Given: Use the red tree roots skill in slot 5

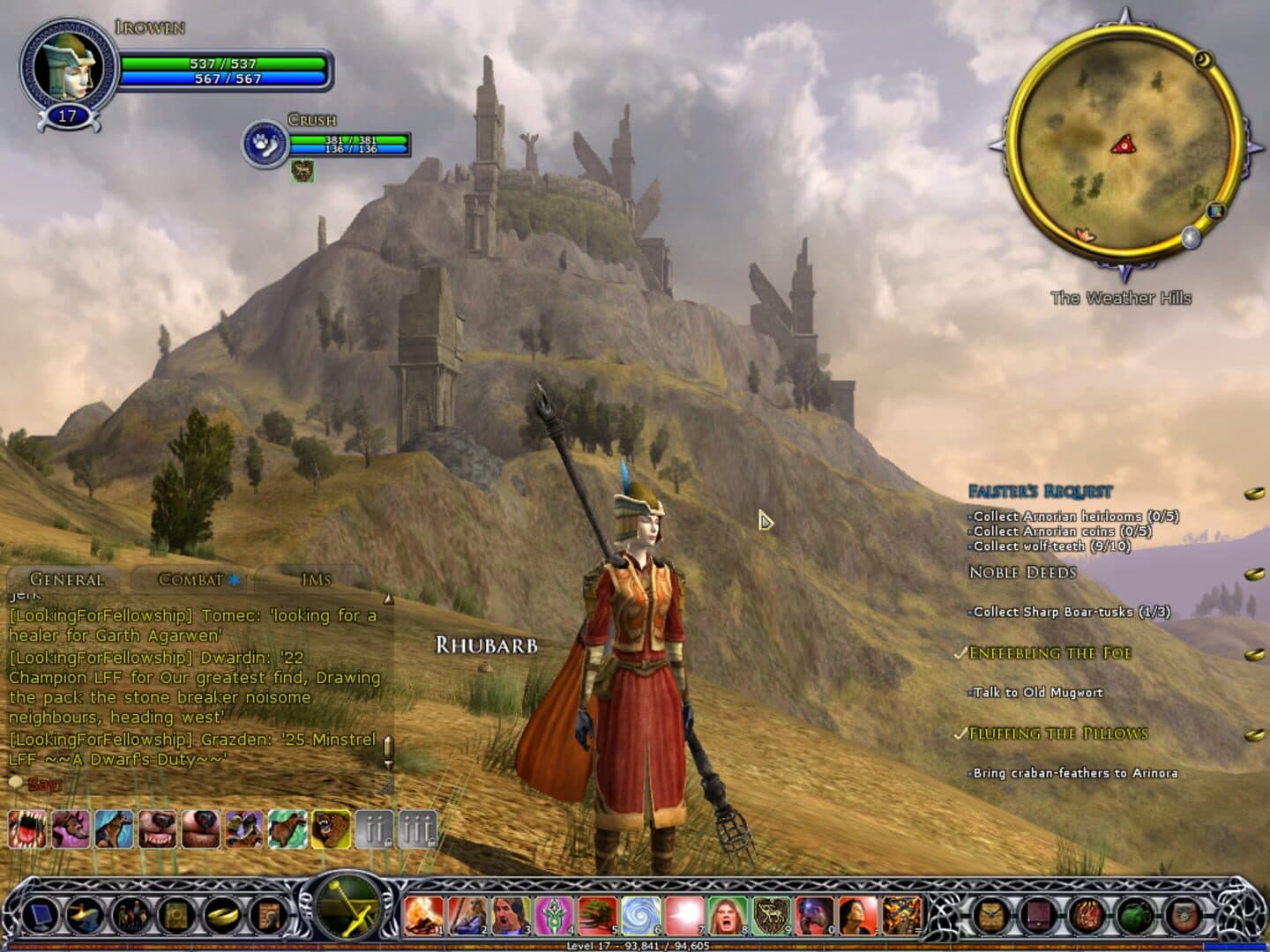Looking at the screenshot, I should point(597,915).
